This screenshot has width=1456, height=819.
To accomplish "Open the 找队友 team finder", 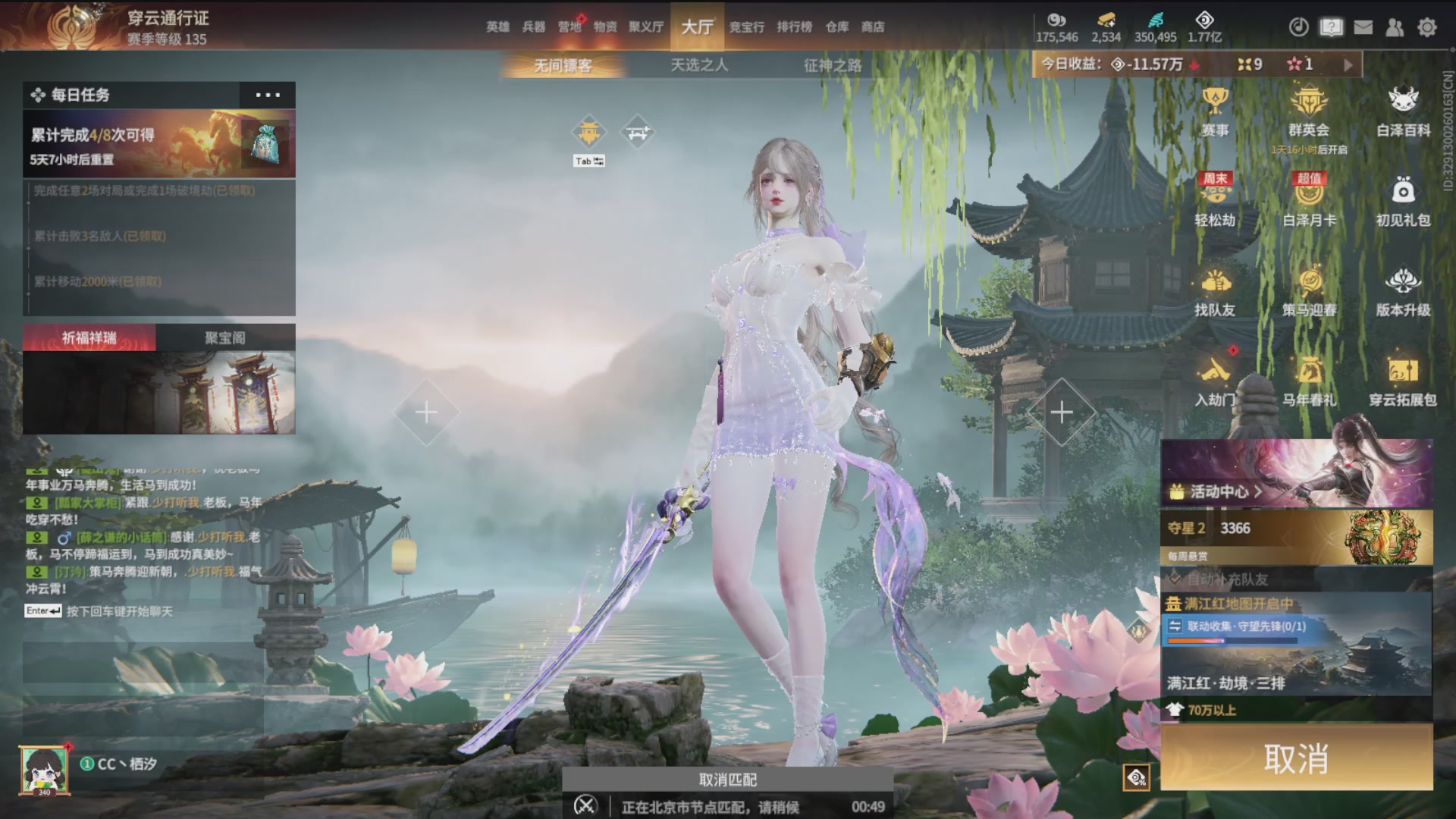I will pyautogui.click(x=1216, y=290).
